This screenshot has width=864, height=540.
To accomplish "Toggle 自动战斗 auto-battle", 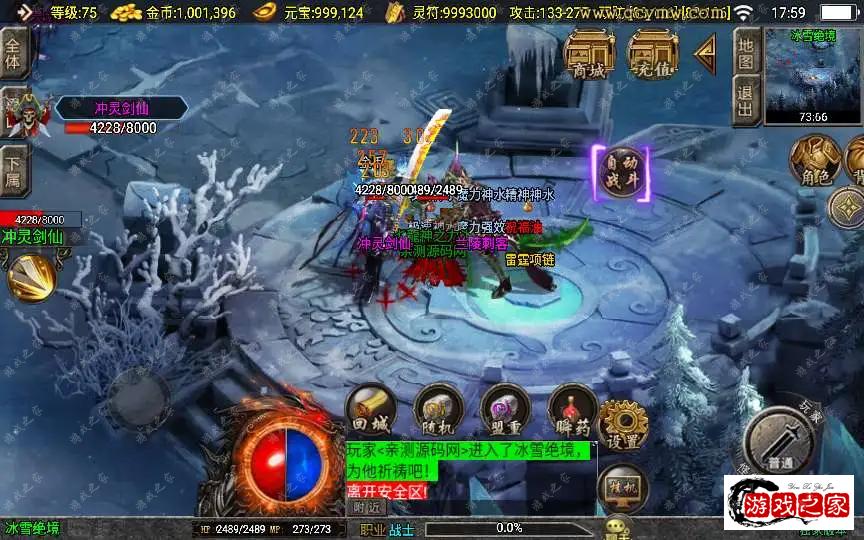I will pos(620,173).
